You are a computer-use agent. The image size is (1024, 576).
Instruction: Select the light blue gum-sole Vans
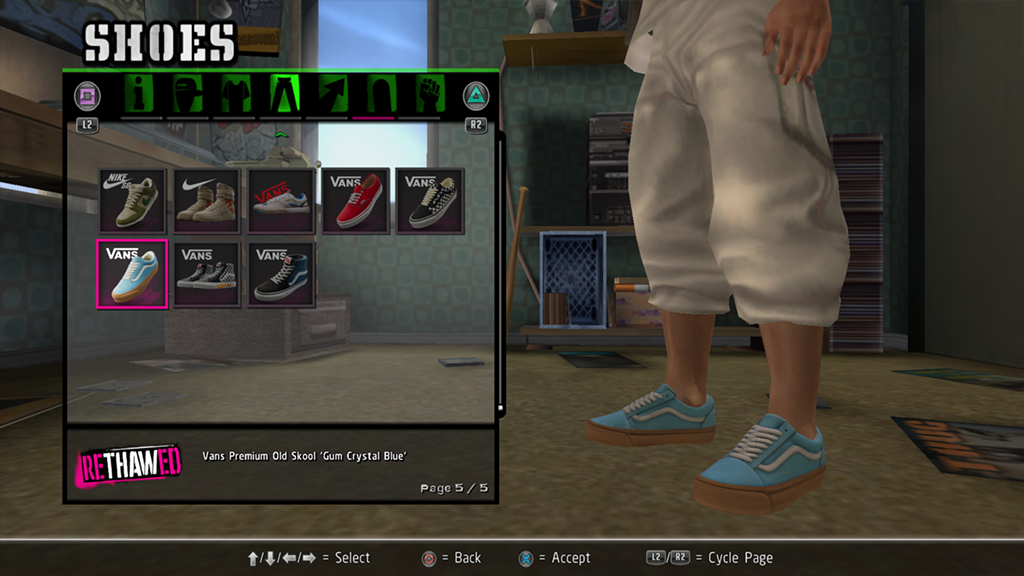click(x=133, y=274)
